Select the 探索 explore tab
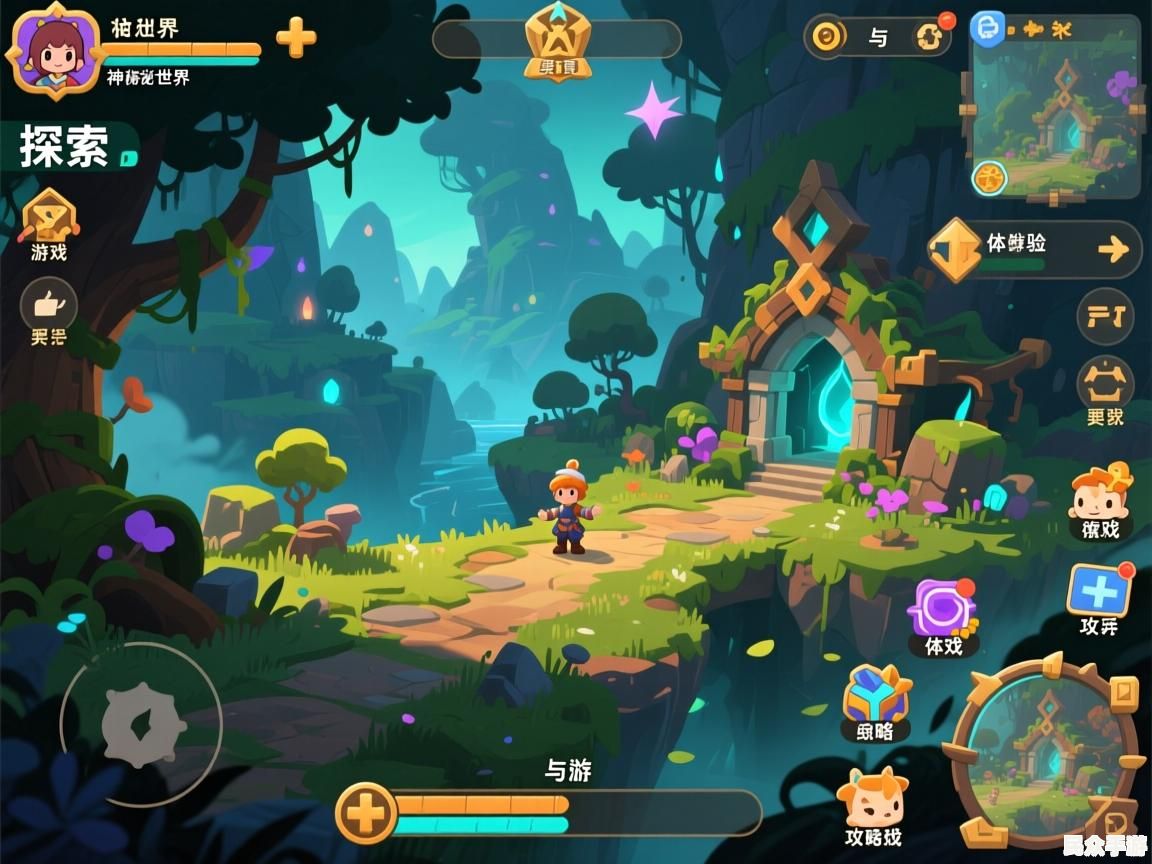 (66, 148)
